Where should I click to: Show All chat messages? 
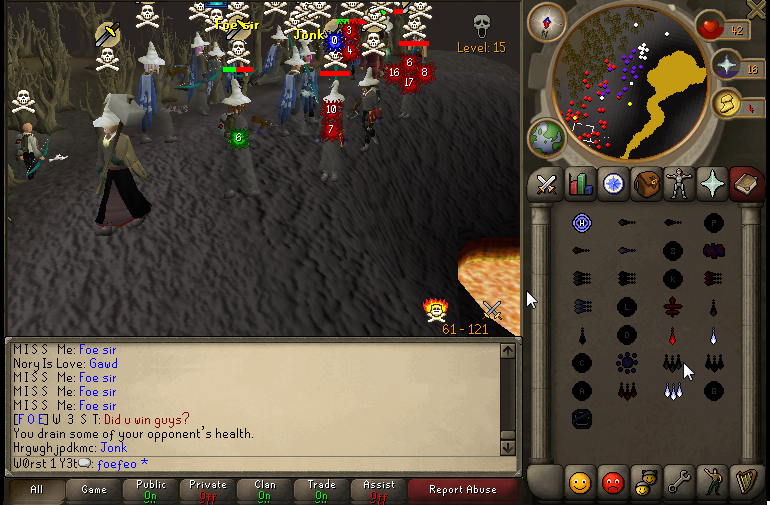pos(36,489)
